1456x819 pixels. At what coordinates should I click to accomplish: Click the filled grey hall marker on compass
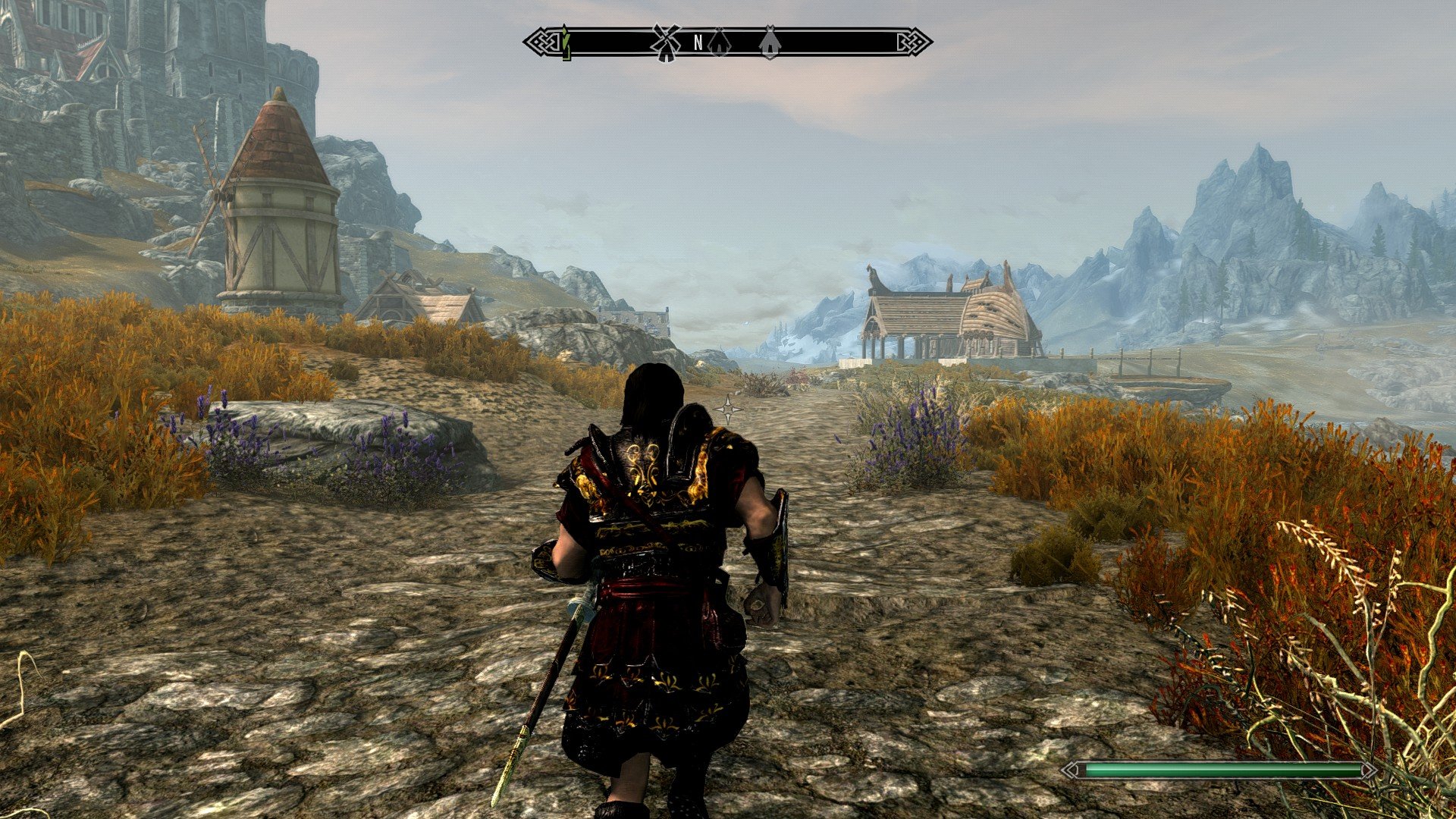click(x=770, y=42)
